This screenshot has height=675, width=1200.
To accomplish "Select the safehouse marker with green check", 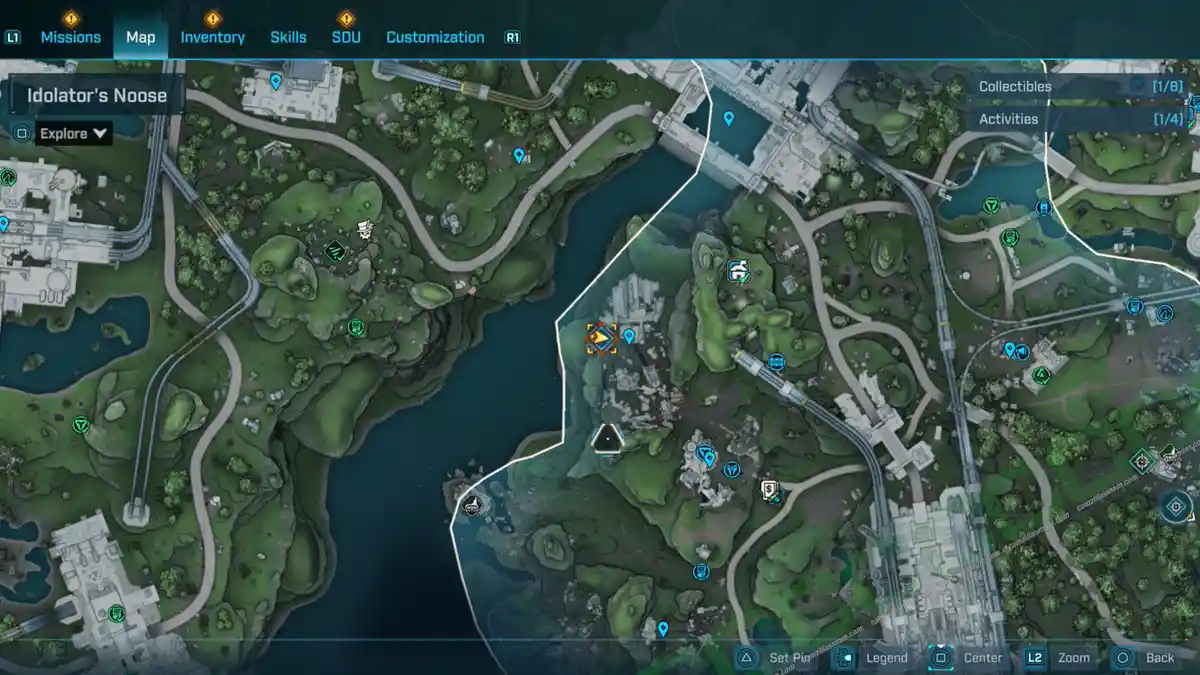I will point(738,270).
